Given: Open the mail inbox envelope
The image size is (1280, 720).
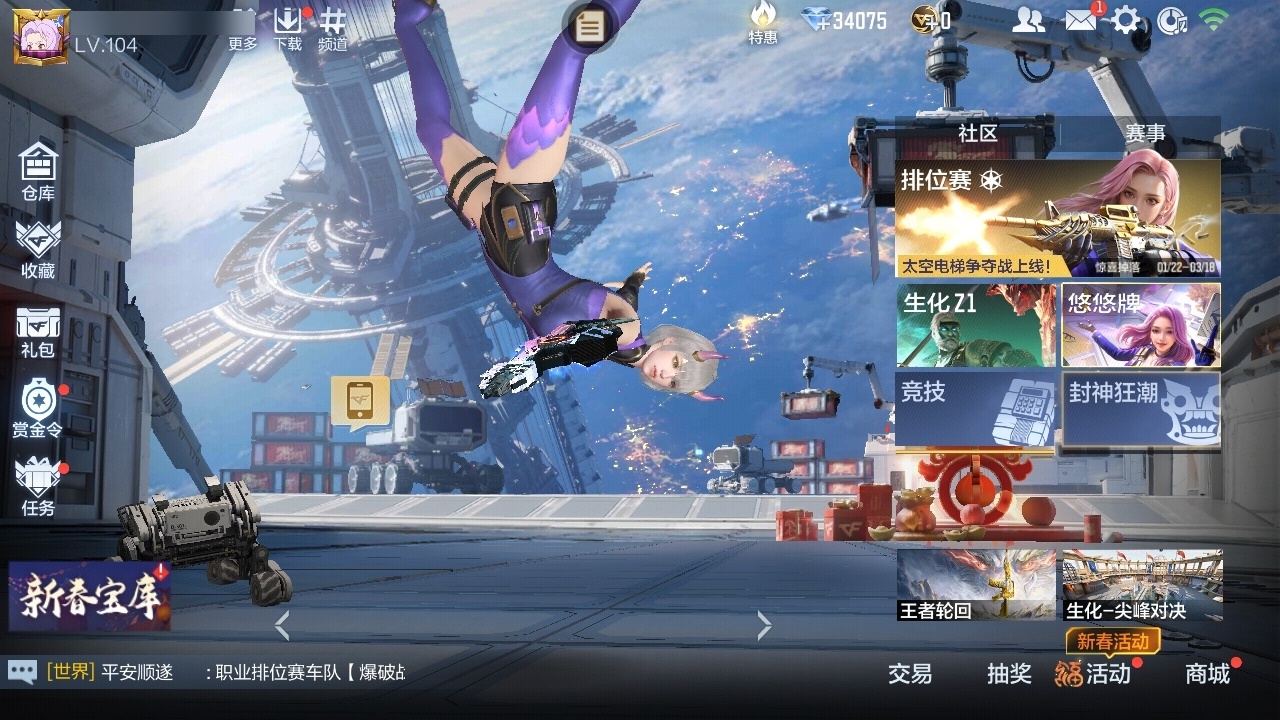Looking at the screenshot, I should 1080,20.
